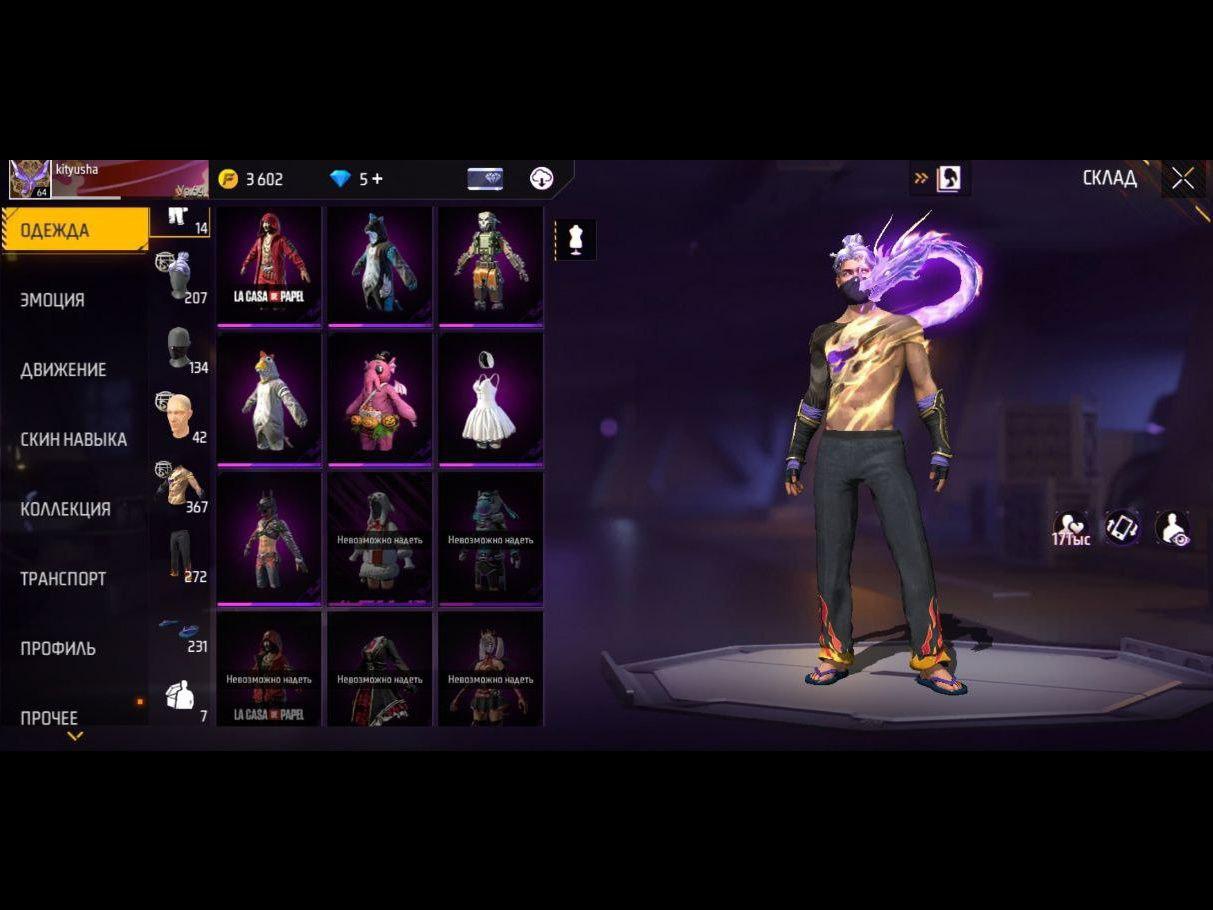Screen dimensions: 1213x910
Task: Pick the pink elephant costume
Action: click(x=380, y=398)
